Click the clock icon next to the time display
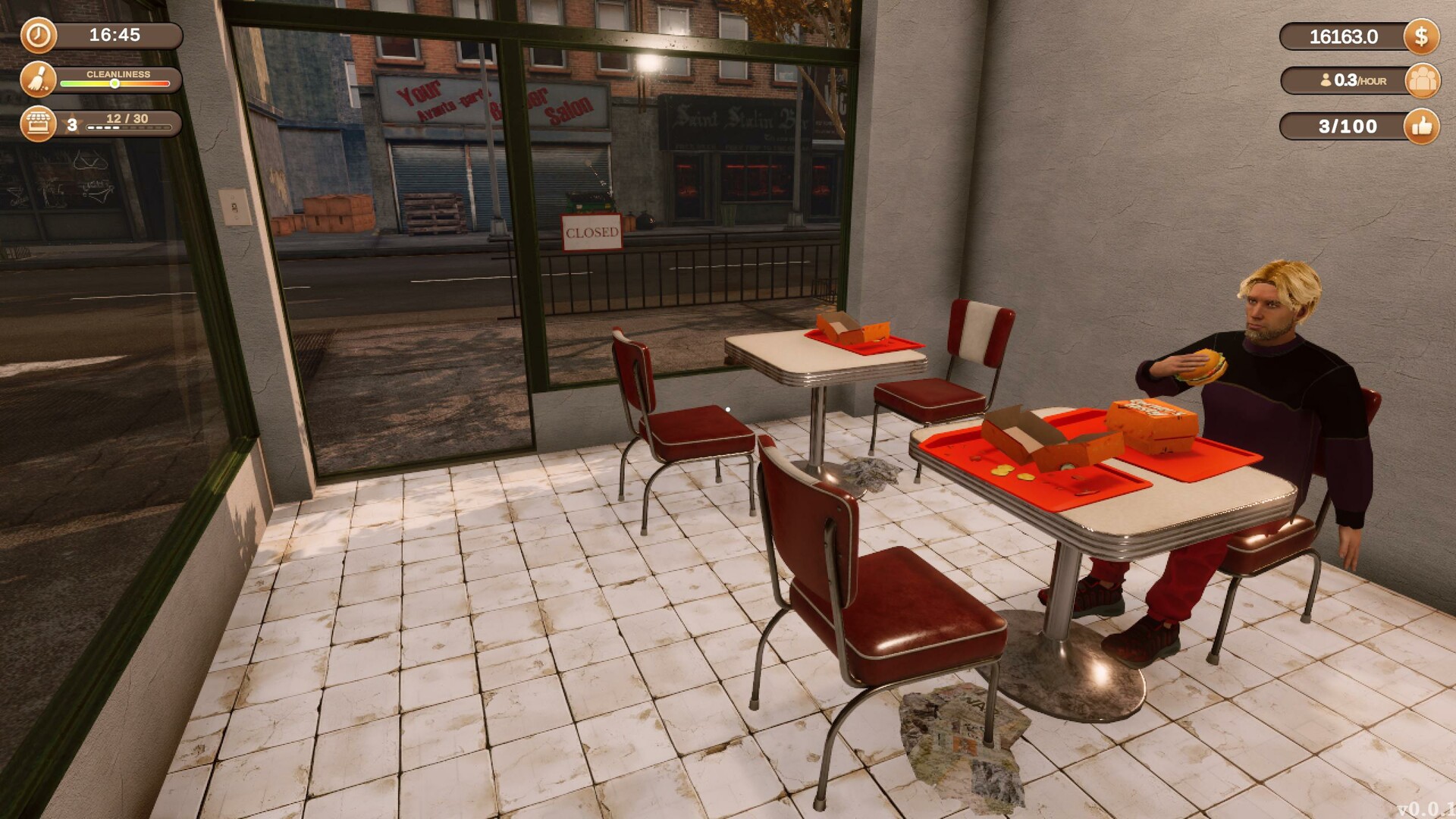 pos(39,35)
